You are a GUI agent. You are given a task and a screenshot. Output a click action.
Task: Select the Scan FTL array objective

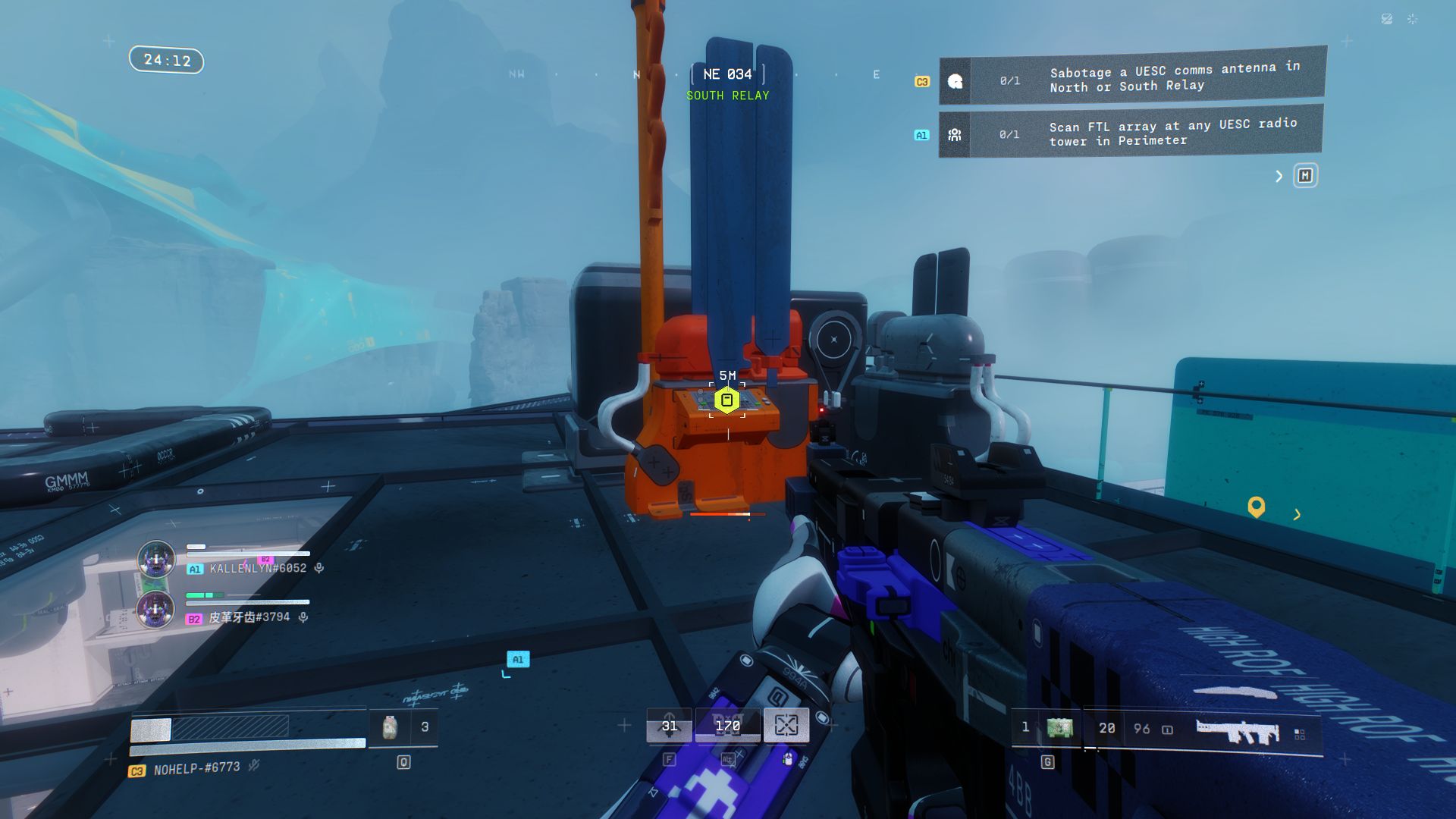pyautogui.click(x=1130, y=133)
